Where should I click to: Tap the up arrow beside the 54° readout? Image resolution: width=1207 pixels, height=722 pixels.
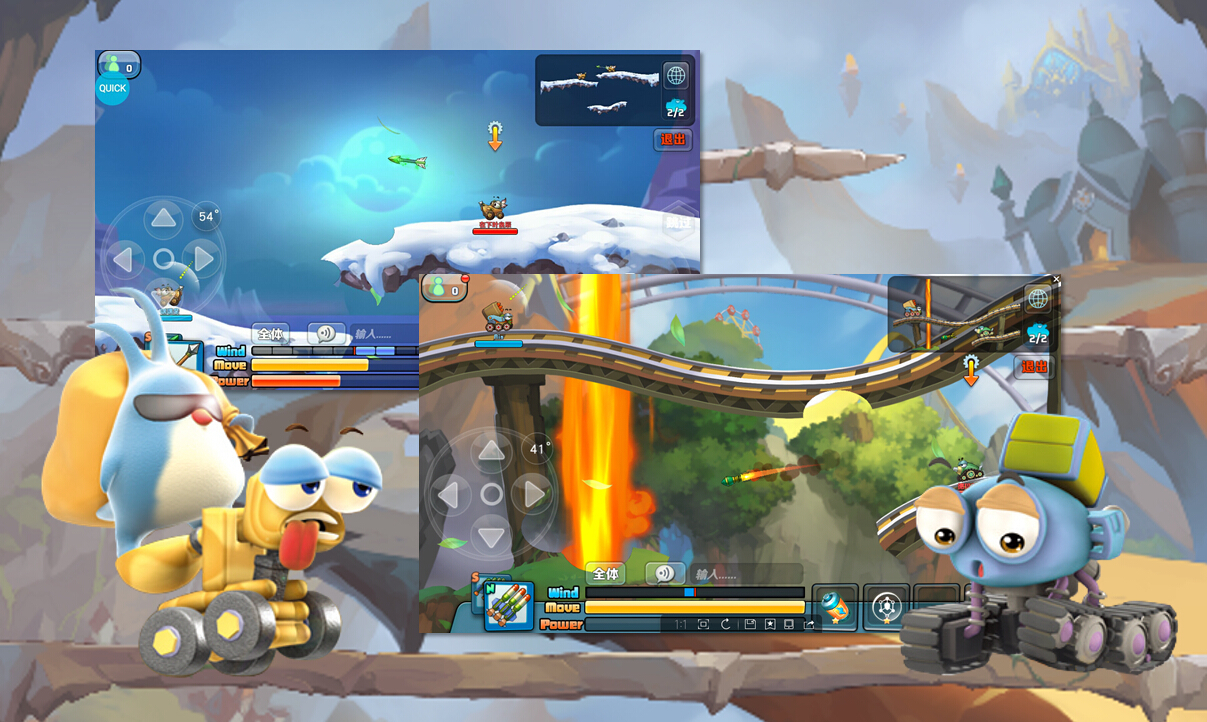coord(163,218)
